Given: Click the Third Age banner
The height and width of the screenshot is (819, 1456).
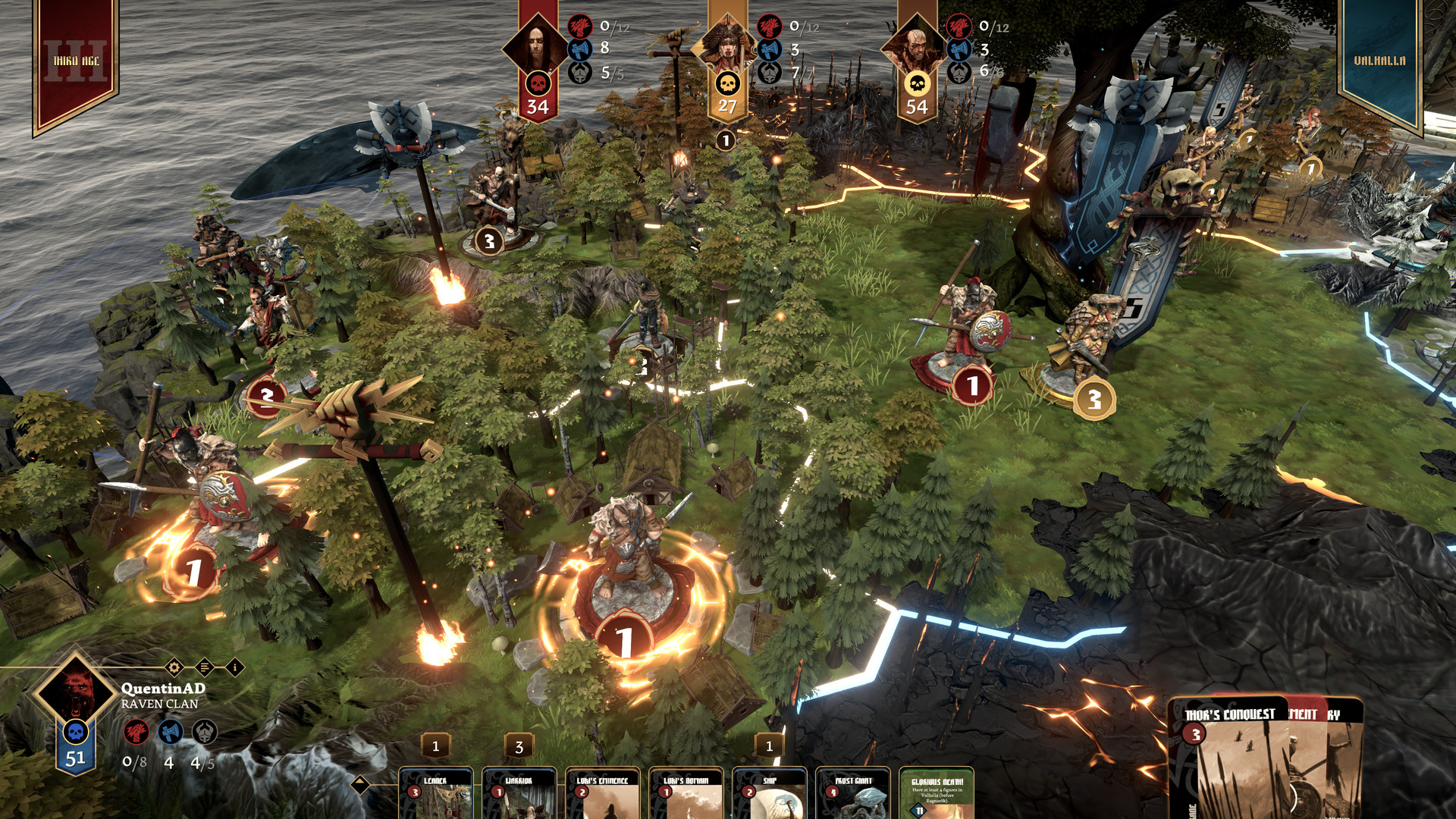Looking at the screenshot, I should point(76,61).
